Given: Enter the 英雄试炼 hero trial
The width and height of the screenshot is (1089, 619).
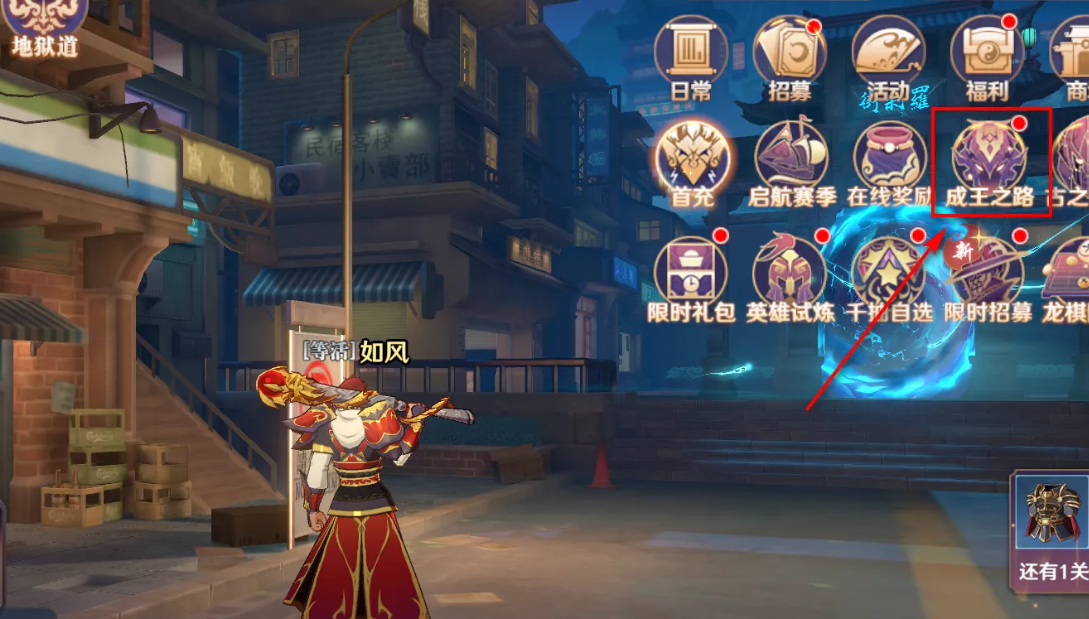Looking at the screenshot, I should [790, 275].
